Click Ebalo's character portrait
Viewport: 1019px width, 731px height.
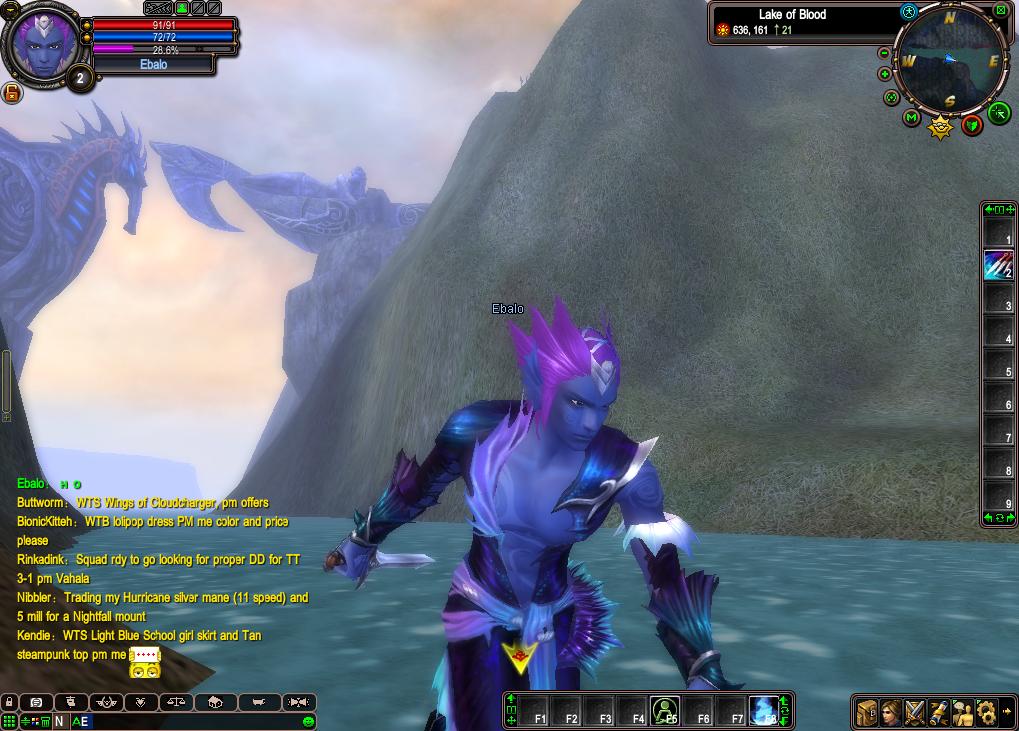pyautogui.click(x=40, y=44)
